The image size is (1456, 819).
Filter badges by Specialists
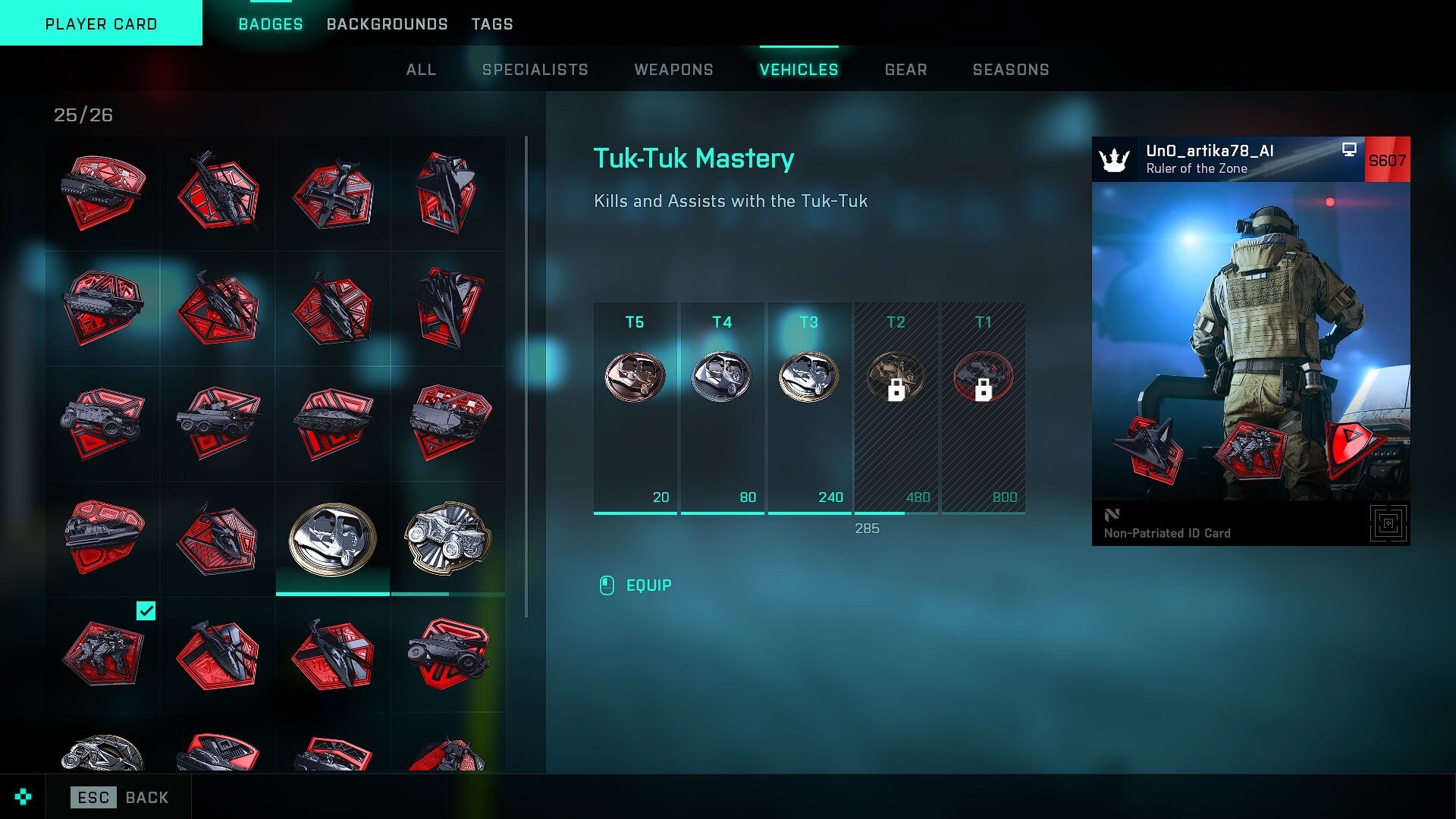point(535,70)
